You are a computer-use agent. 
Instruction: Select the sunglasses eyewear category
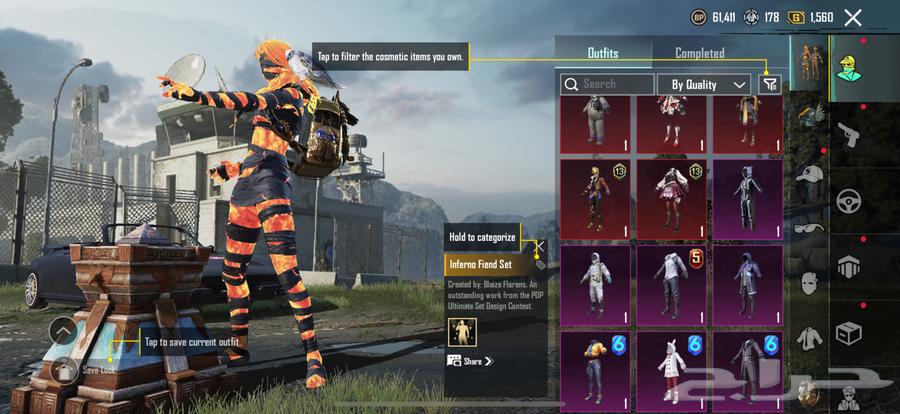[808, 227]
